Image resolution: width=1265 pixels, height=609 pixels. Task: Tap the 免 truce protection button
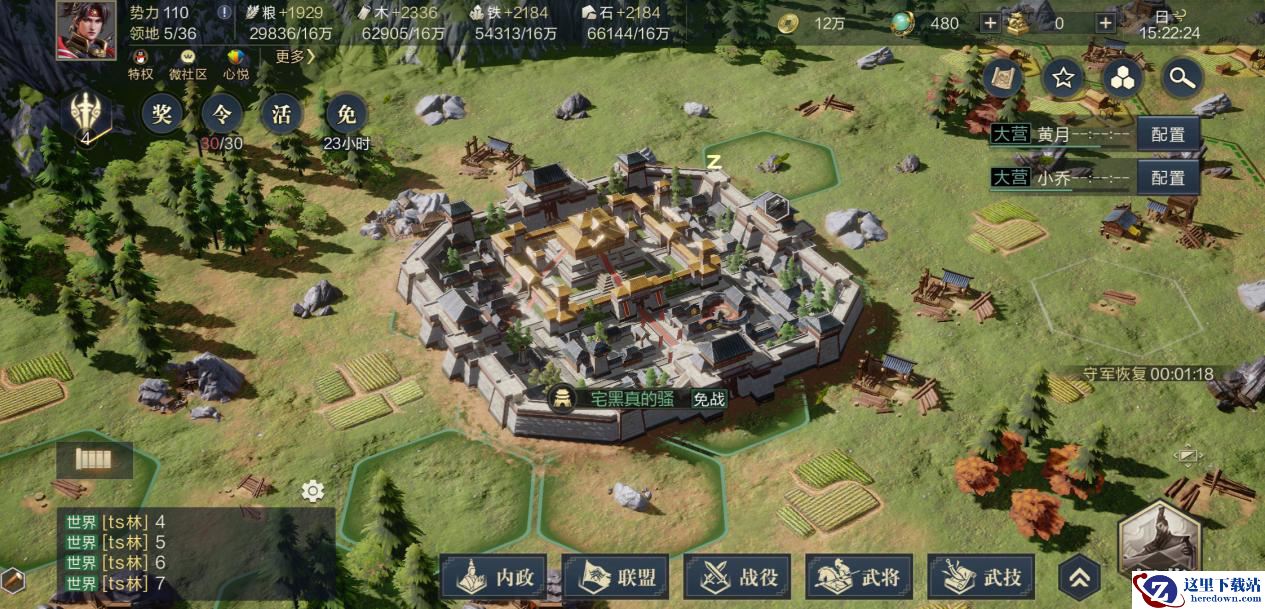346,115
